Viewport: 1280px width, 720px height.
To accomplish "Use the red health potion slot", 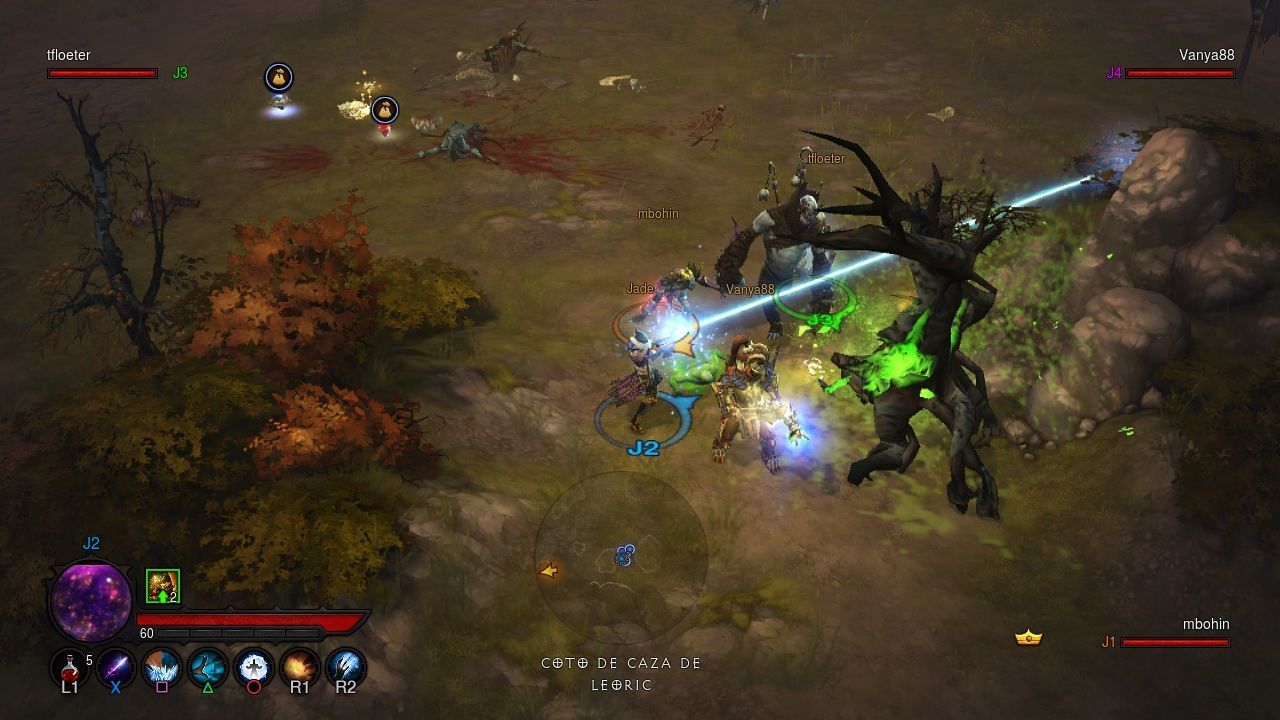I will click(69, 666).
